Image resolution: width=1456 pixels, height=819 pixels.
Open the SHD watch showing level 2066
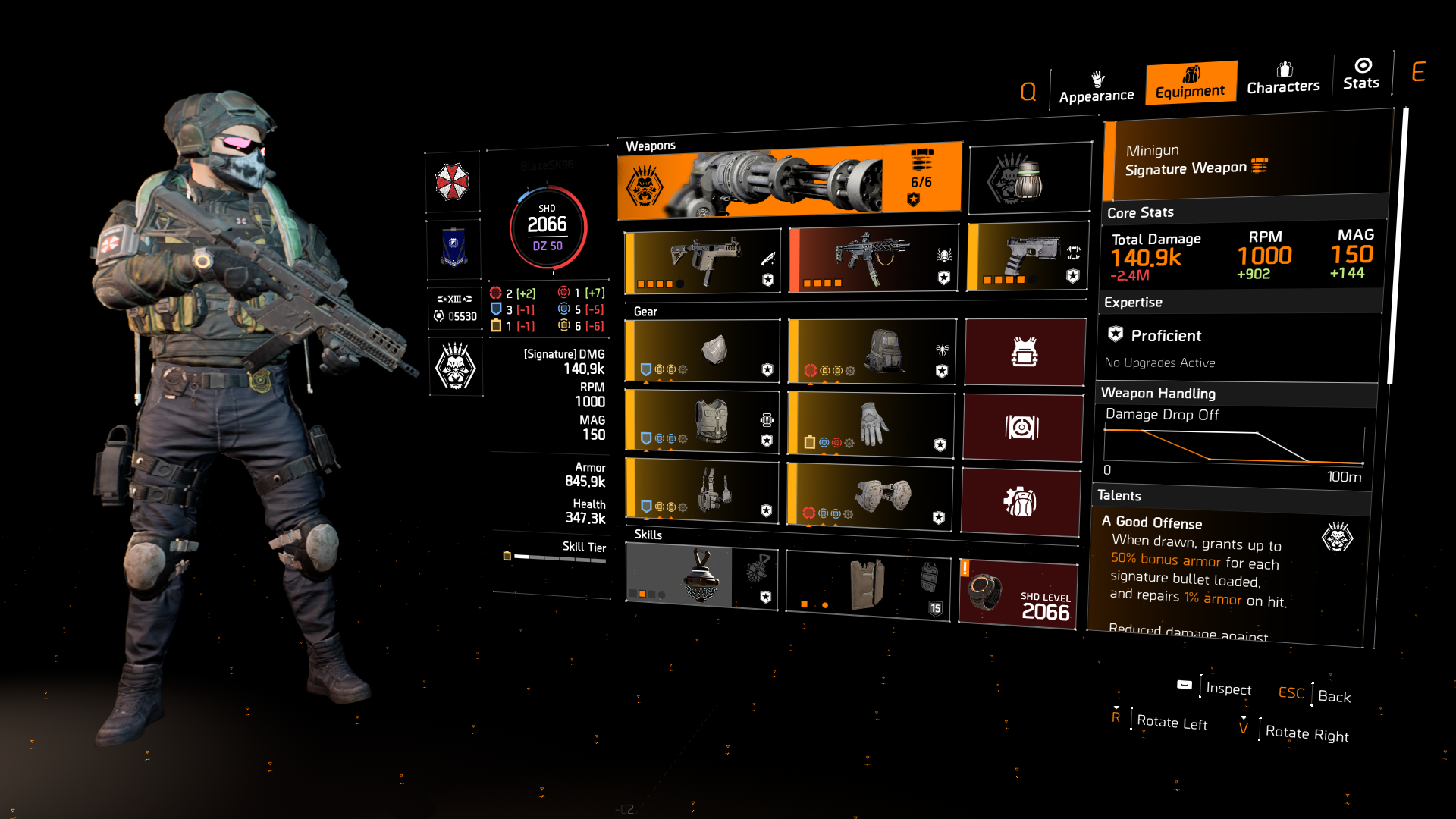click(1018, 591)
